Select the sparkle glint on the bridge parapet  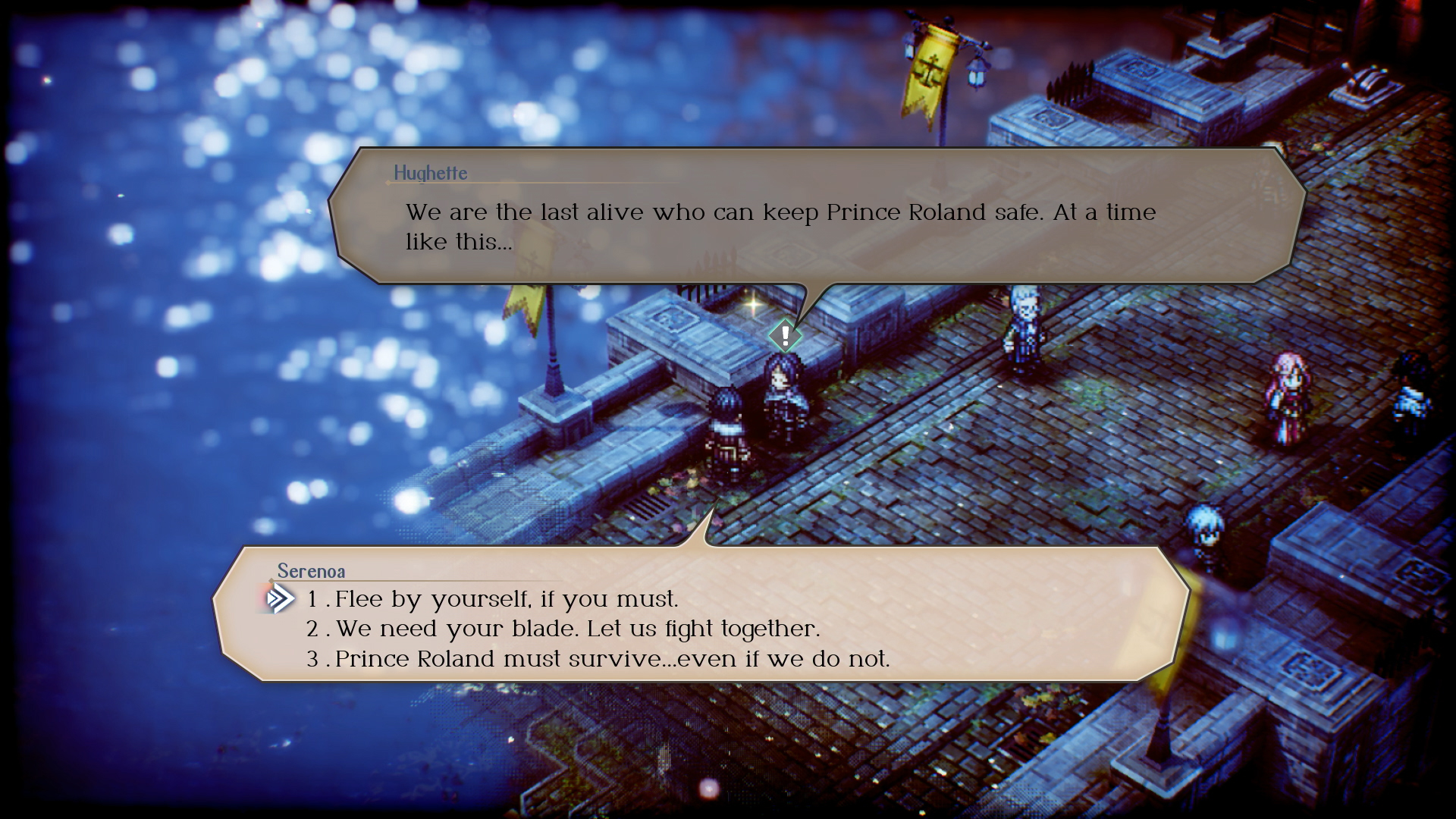click(755, 305)
